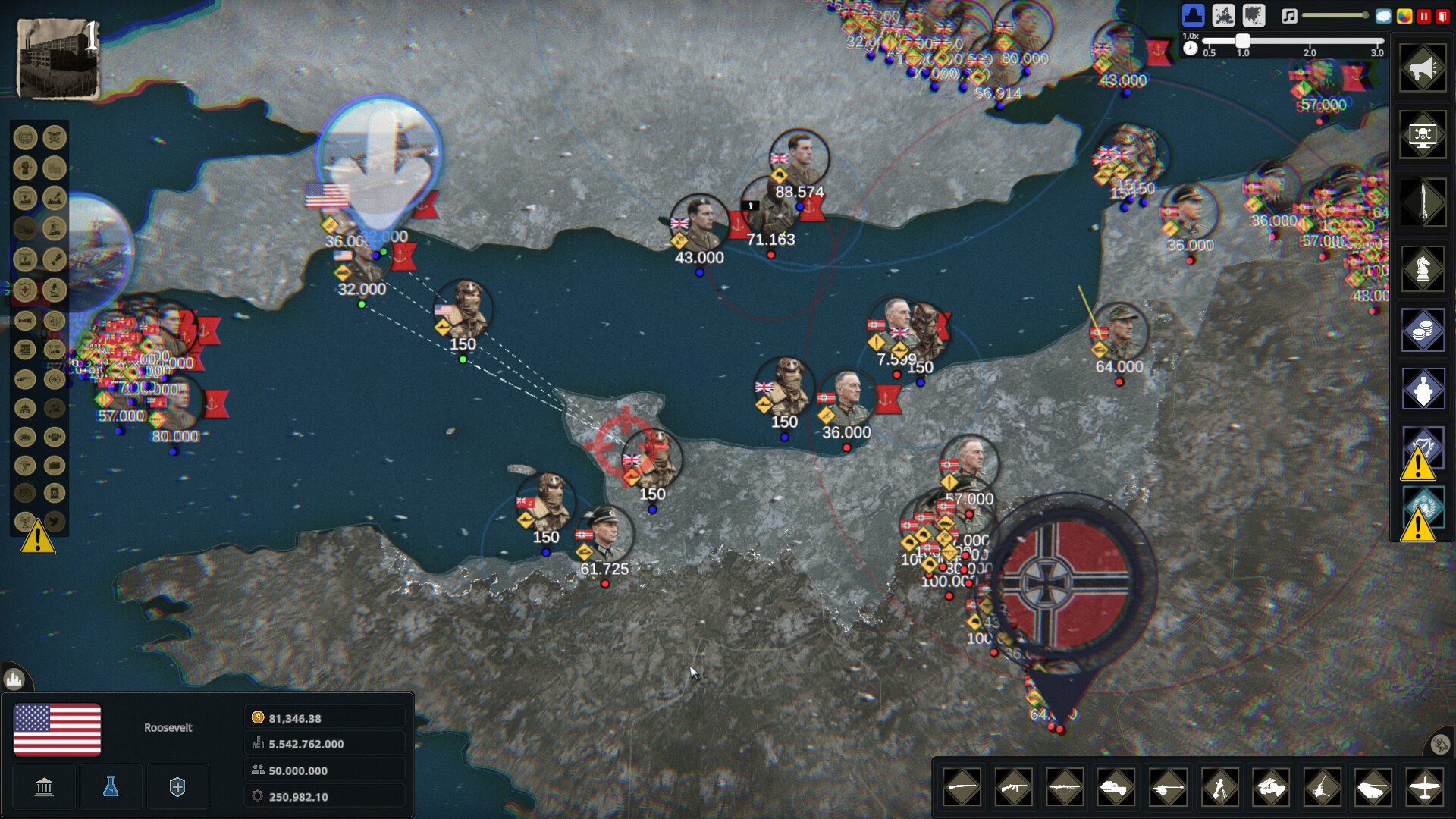Open the chess knight strategy panel

pos(1423,268)
